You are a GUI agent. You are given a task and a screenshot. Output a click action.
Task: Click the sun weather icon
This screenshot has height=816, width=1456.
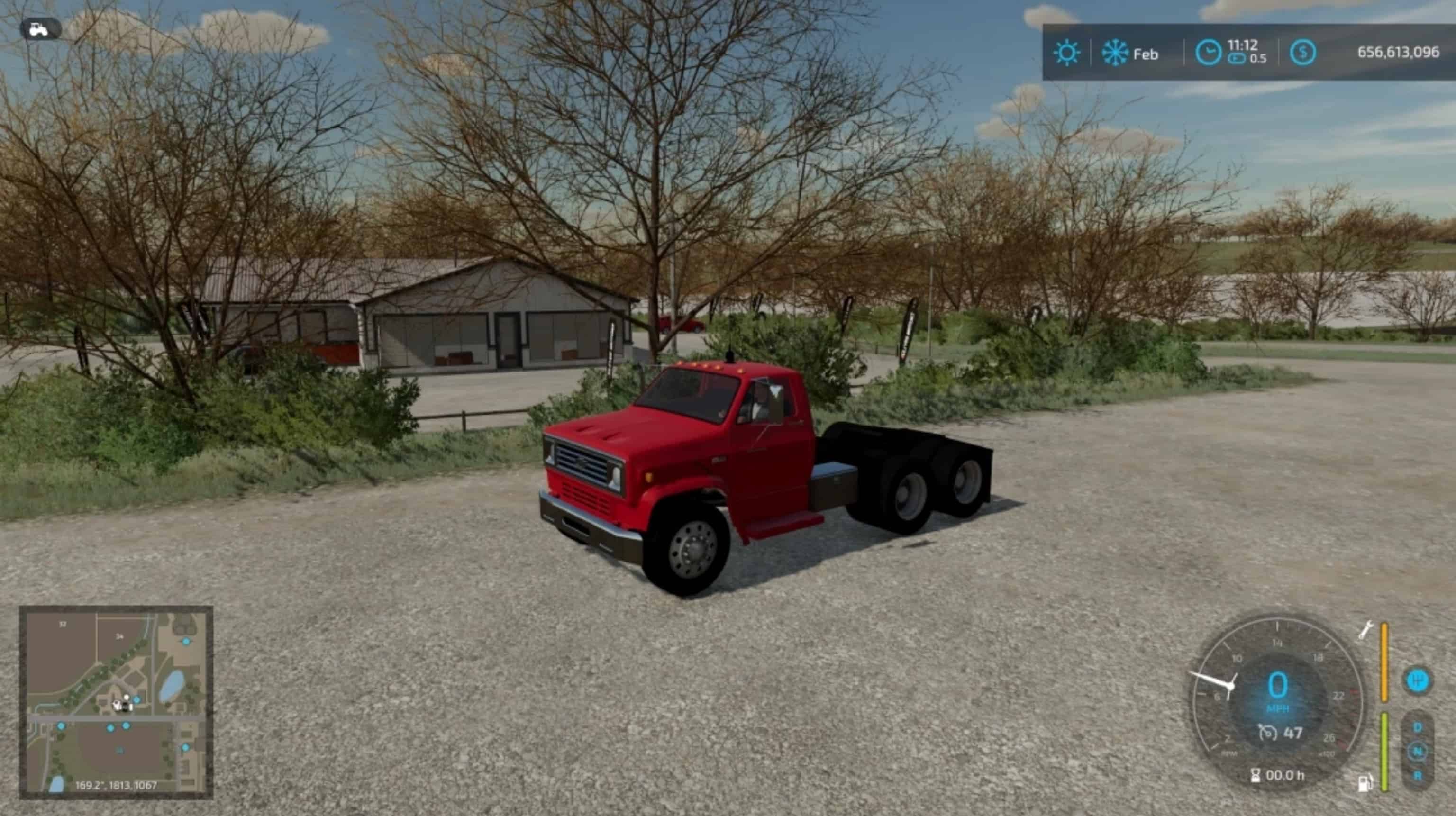(1066, 53)
